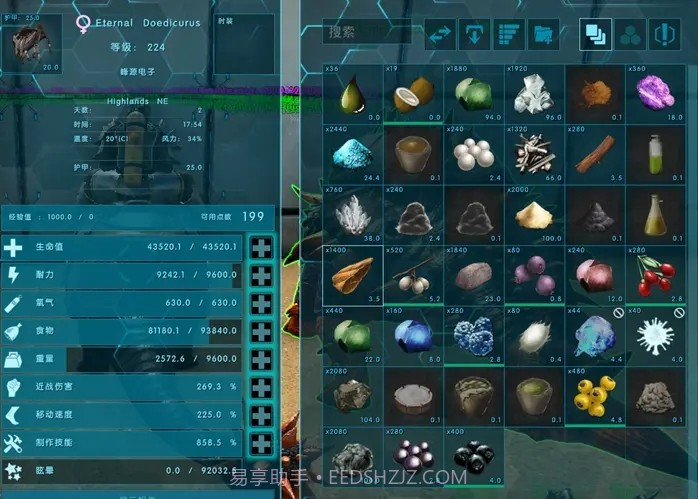
Task: Select the Doedicurus saddle equipment slot
Action: tap(31, 43)
